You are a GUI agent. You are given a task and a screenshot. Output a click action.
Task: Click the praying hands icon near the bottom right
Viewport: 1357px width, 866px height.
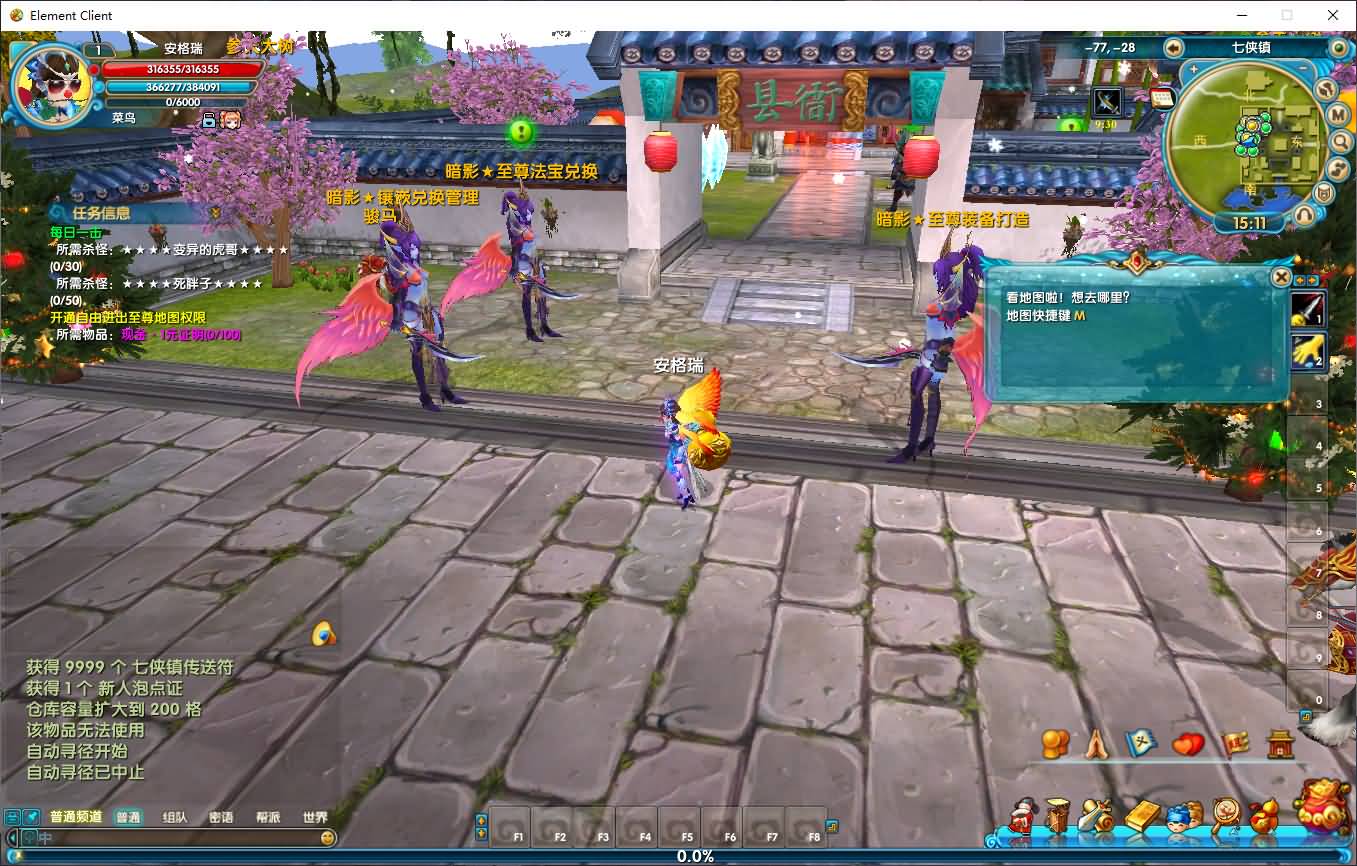(x=1096, y=744)
